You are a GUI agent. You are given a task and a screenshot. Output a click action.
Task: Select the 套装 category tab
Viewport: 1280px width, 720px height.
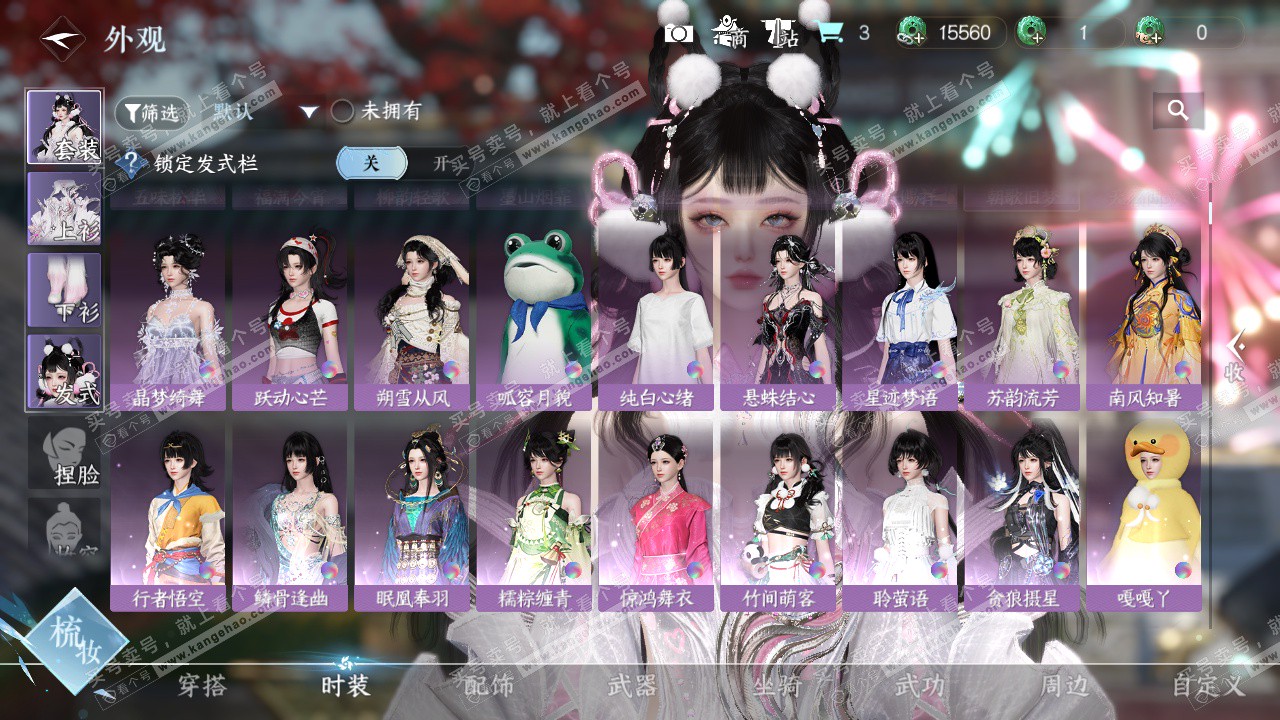coord(64,127)
